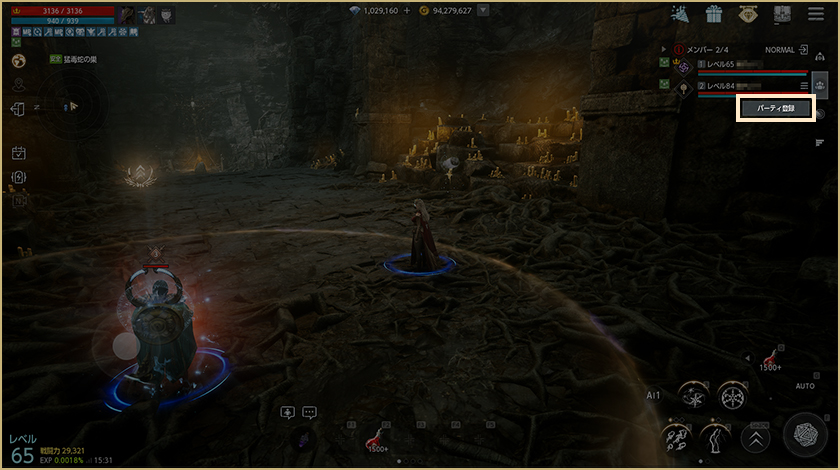Open the calendar schedule icon
The height and width of the screenshot is (470, 840).
18,153
